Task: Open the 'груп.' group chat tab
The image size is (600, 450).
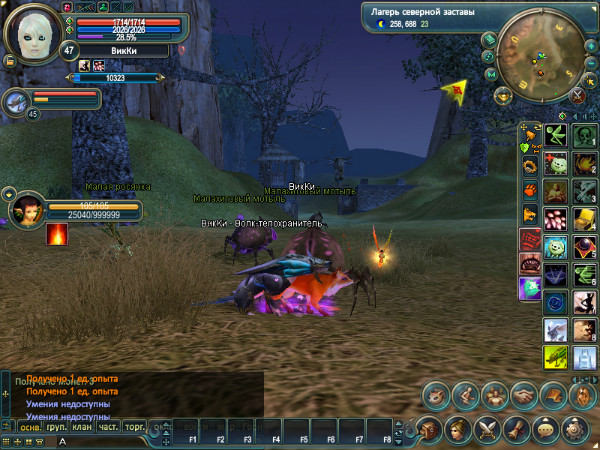Action: pyautogui.click(x=57, y=427)
